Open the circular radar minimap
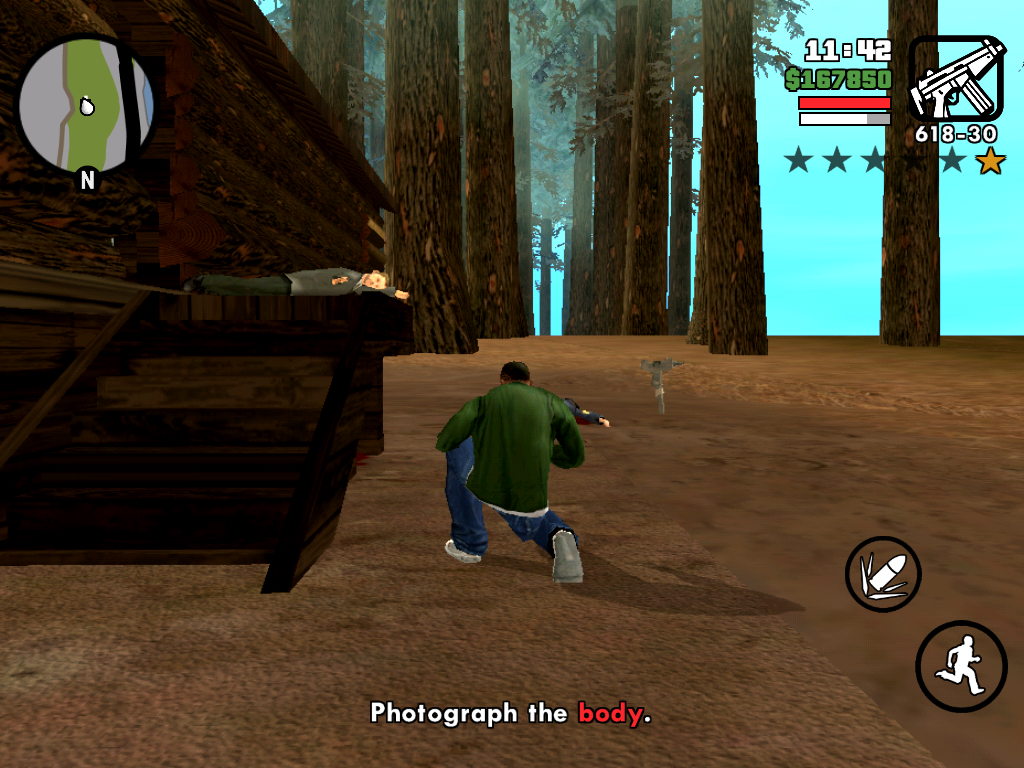1024x768 pixels. 86,104
